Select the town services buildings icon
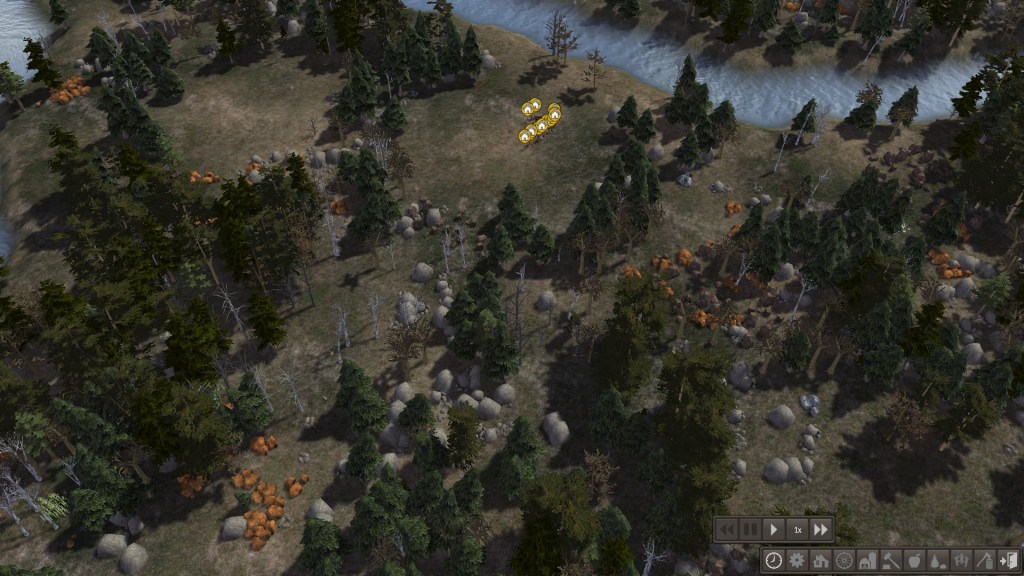 point(961,560)
